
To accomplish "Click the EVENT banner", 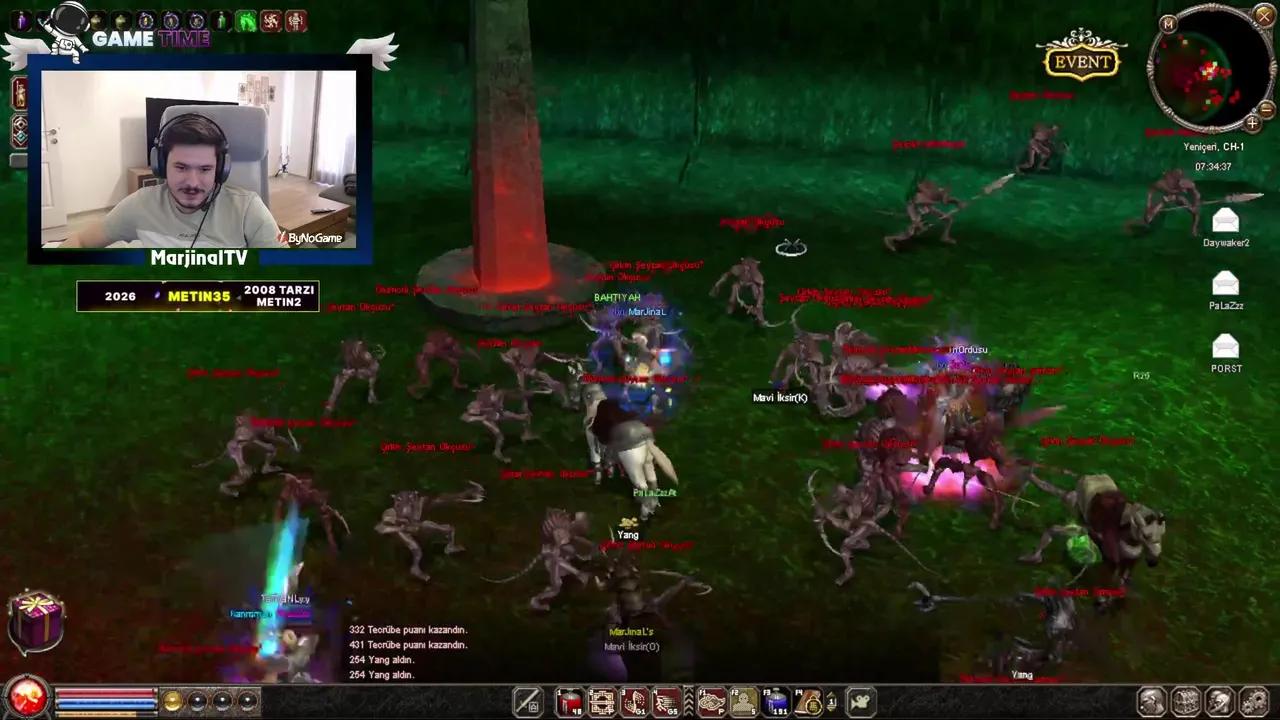I will (1082, 62).
